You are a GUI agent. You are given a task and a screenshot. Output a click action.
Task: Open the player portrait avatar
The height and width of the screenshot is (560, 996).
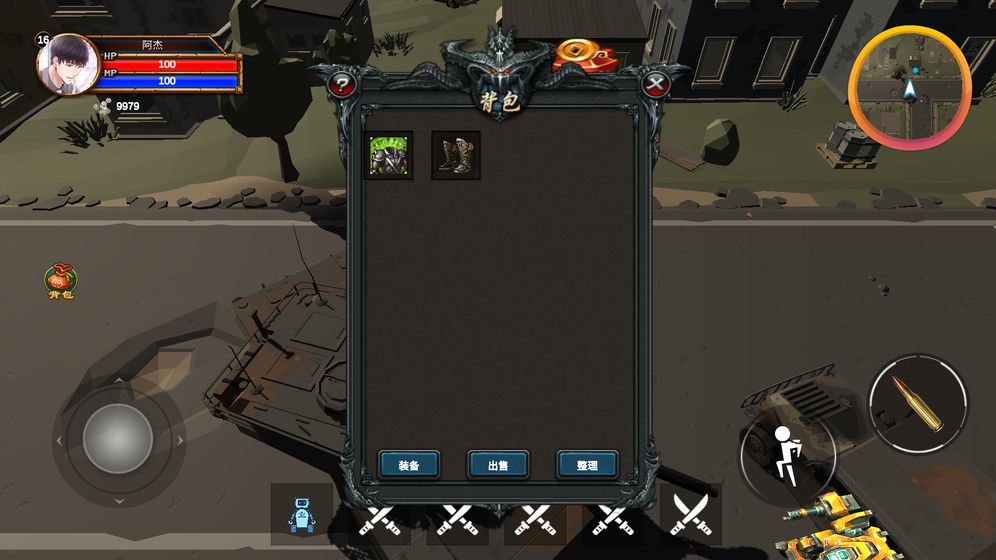coord(68,65)
